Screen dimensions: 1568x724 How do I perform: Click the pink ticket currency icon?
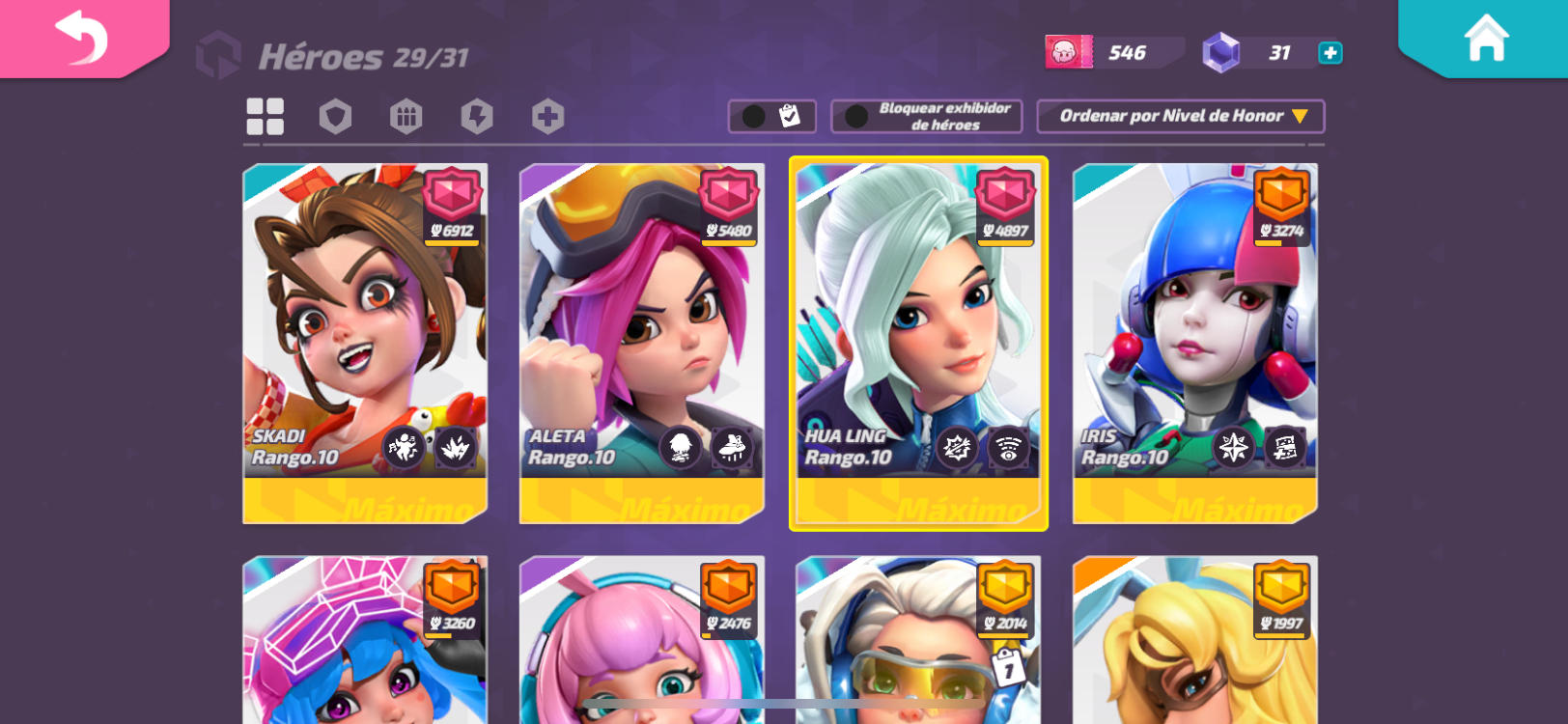click(x=1068, y=52)
